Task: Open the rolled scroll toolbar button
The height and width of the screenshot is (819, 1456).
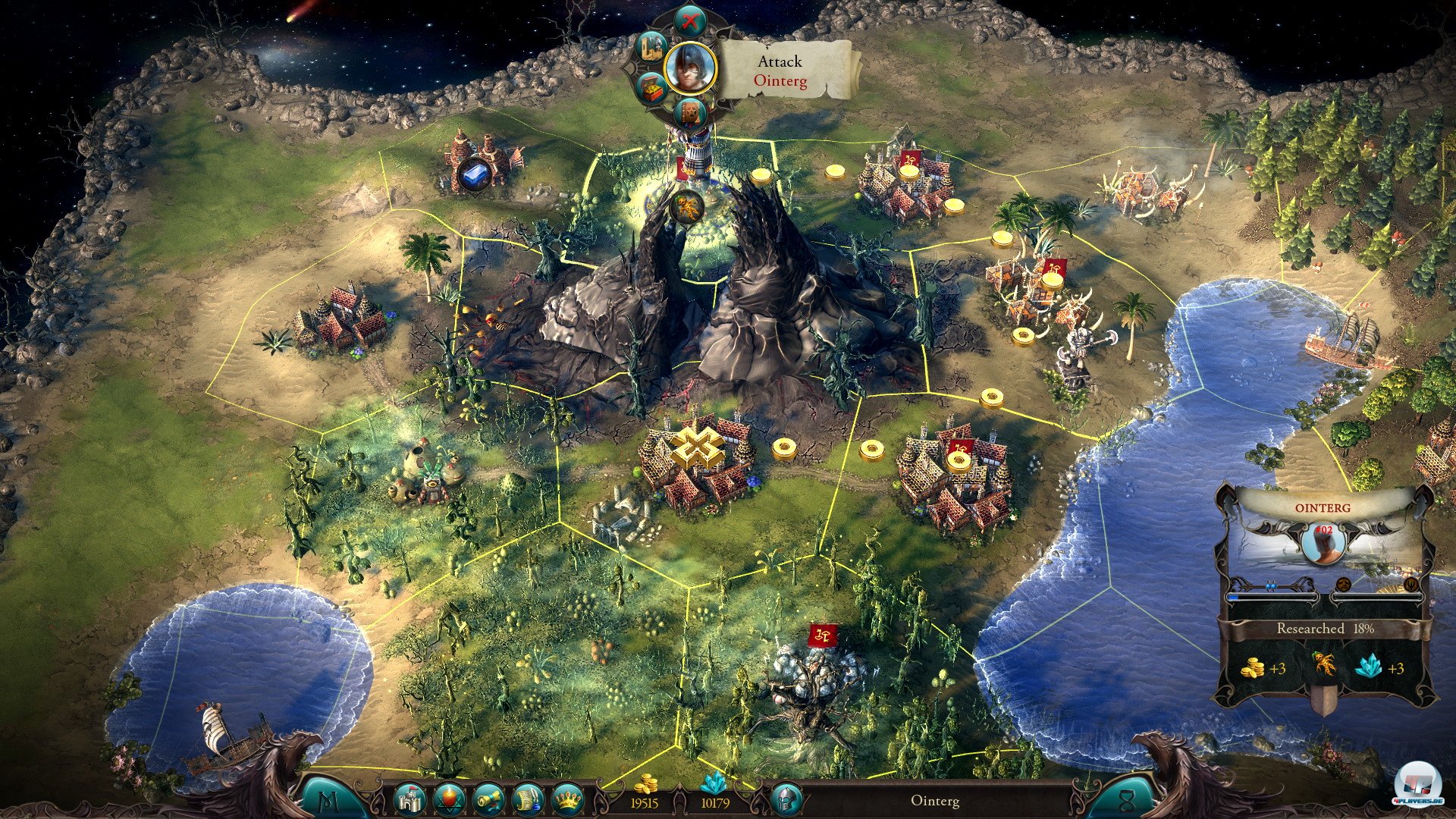Action: pyautogui.click(x=488, y=799)
